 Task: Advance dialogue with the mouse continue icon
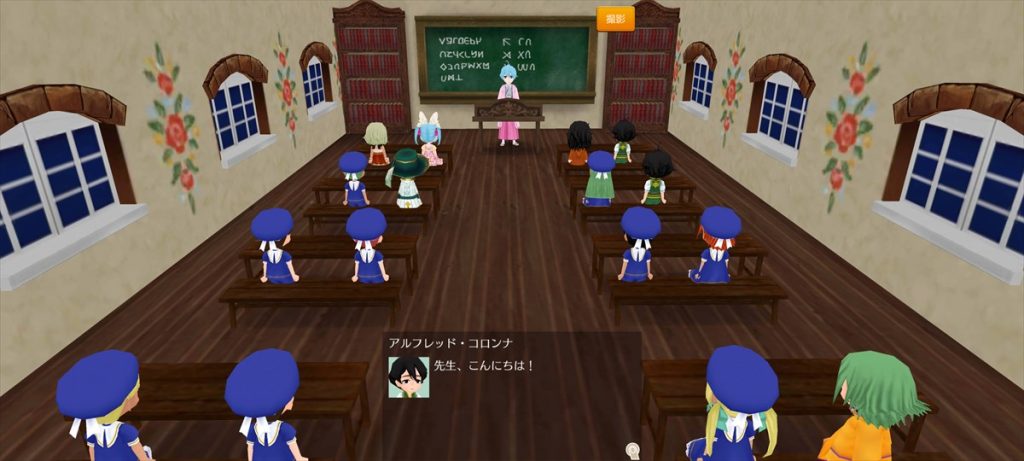[632, 450]
